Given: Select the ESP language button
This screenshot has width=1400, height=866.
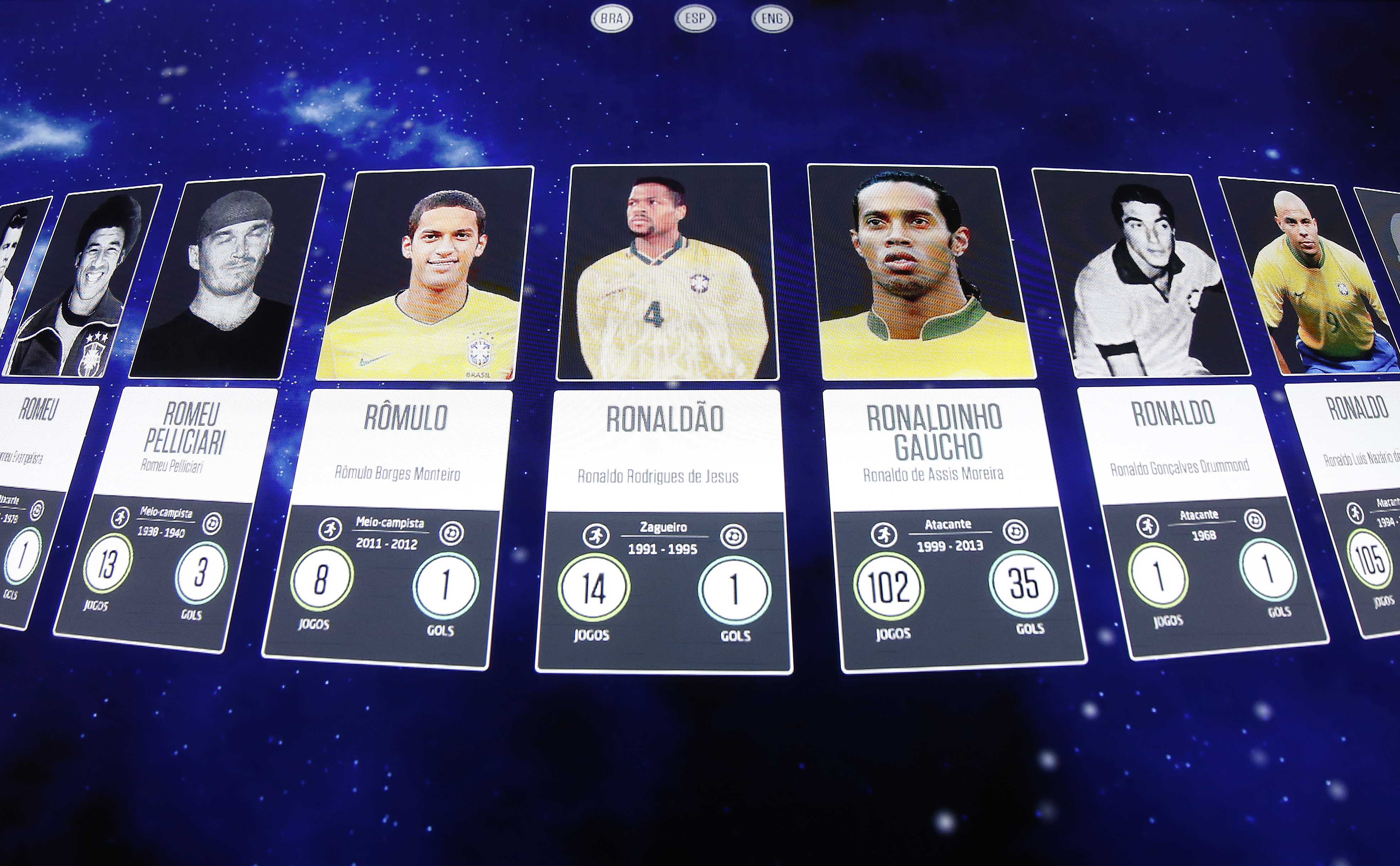Looking at the screenshot, I should (695, 19).
